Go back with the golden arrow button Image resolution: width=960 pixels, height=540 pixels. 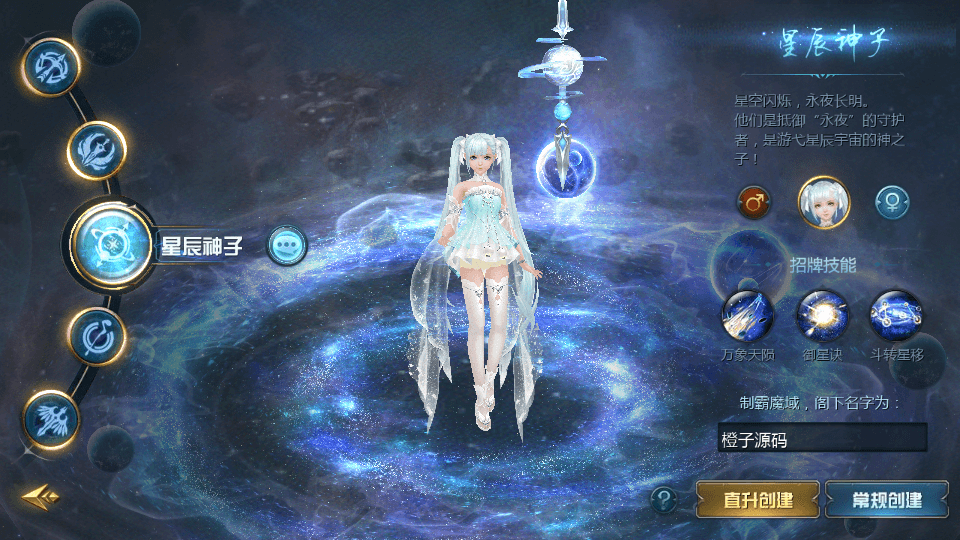click(x=40, y=495)
